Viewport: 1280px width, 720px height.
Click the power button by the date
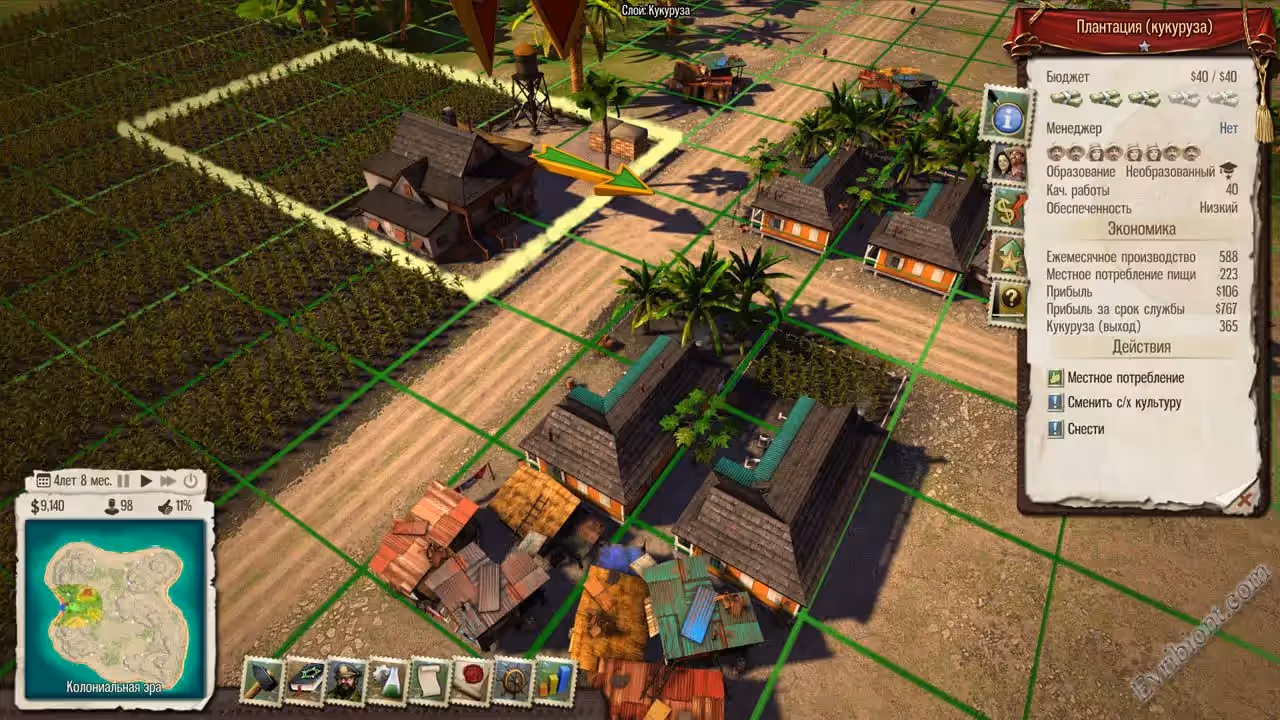pos(190,481)
